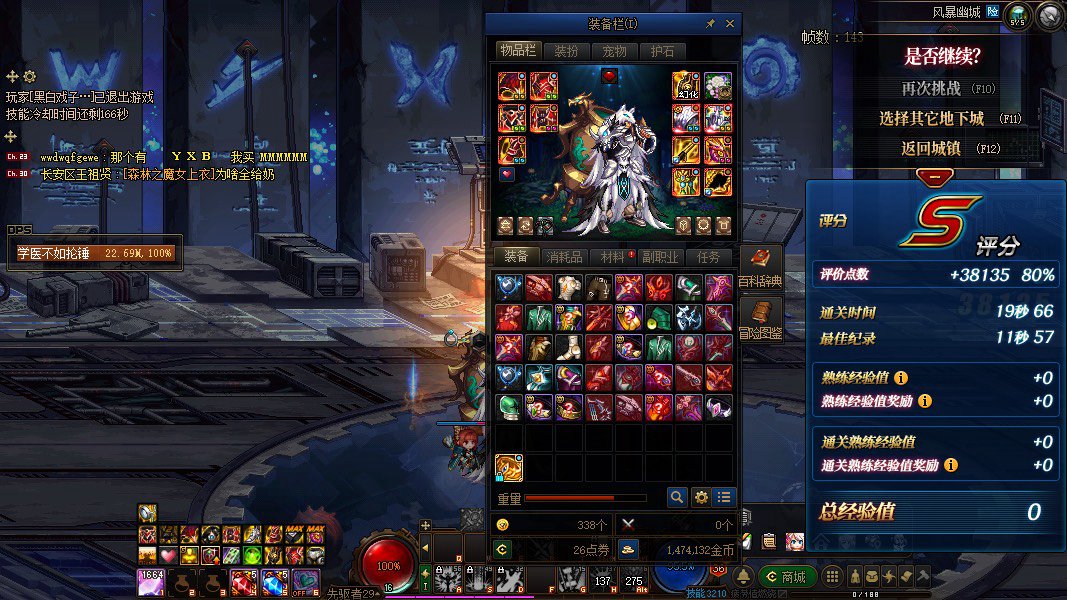This screenshot has width=1067, height=600.
Task: Click the inventory search magnifier button
Action: click(677, 497)
